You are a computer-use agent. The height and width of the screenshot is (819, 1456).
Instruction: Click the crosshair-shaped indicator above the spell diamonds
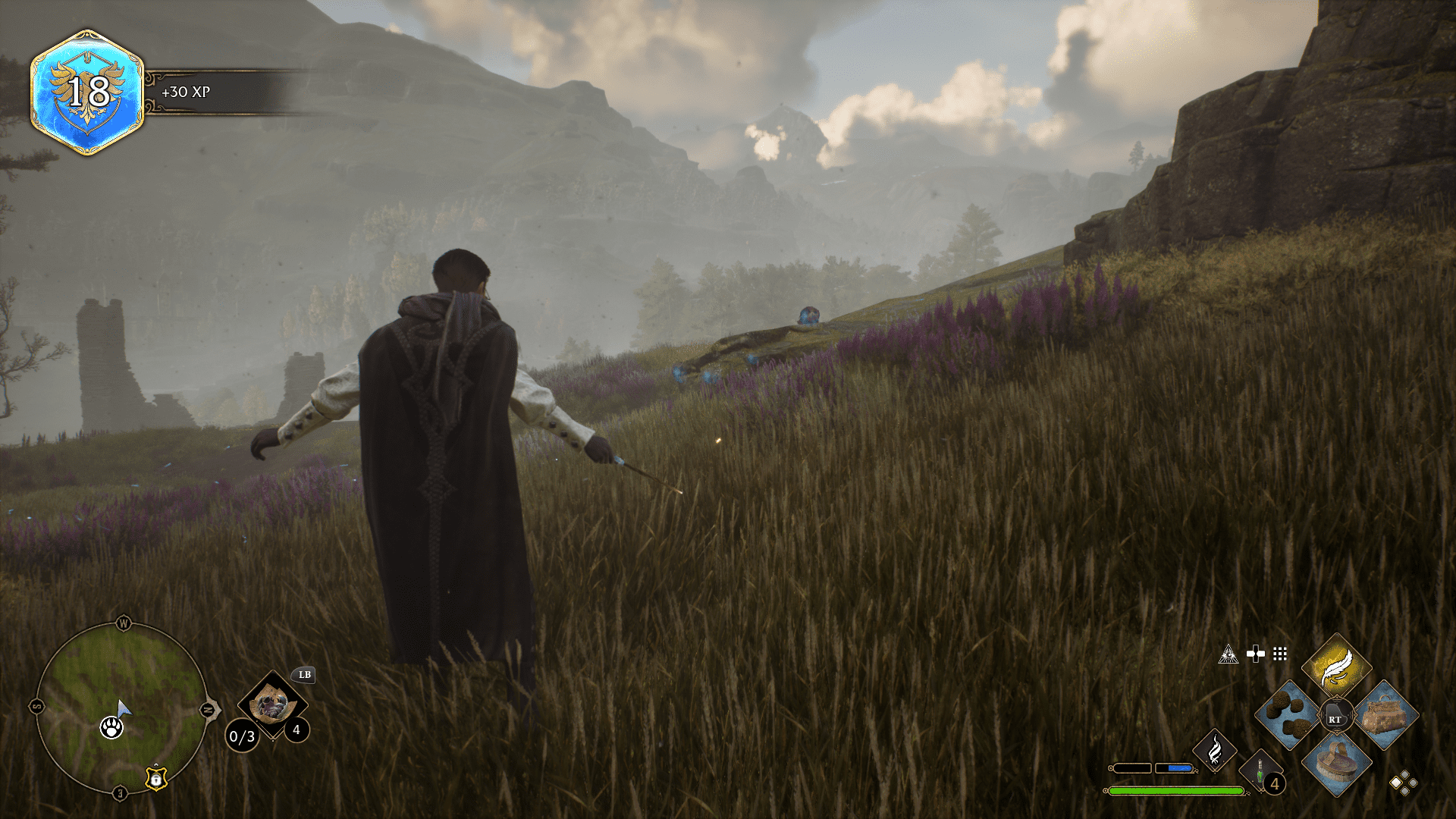1256,654
